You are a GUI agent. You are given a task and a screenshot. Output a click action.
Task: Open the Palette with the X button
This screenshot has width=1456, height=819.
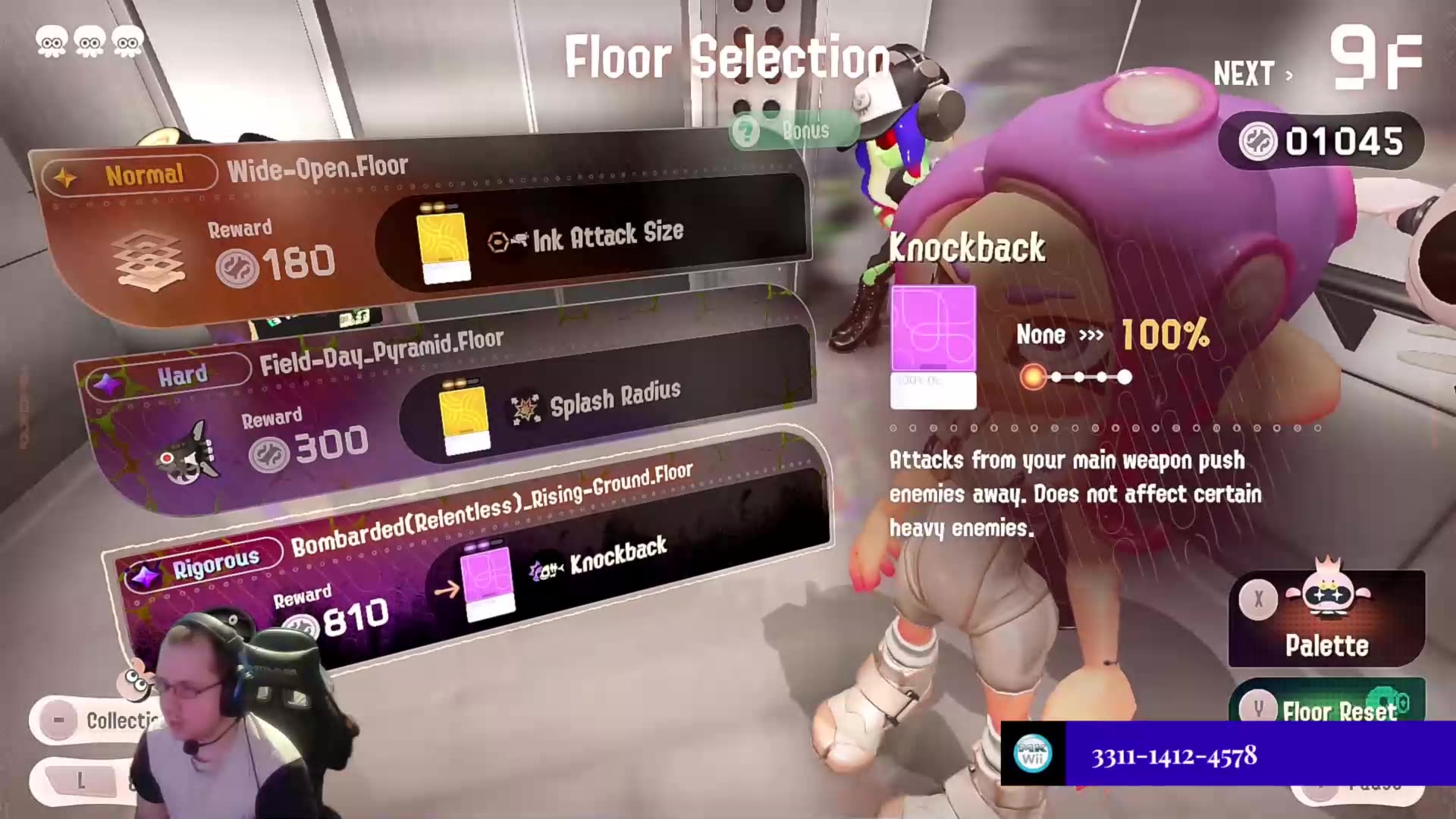point(1259,601)
